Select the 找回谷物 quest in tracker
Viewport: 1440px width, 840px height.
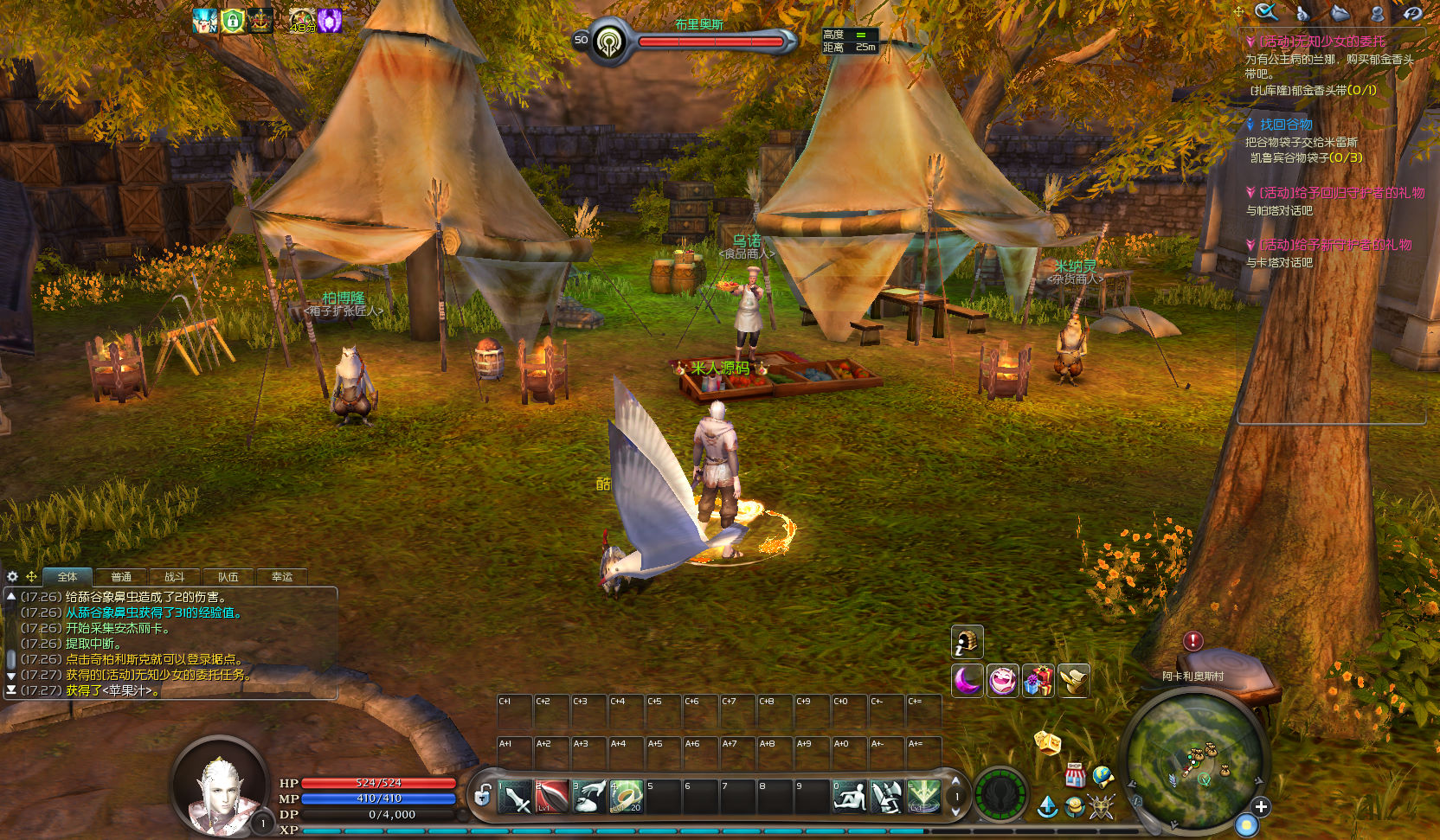[1285, 125]
